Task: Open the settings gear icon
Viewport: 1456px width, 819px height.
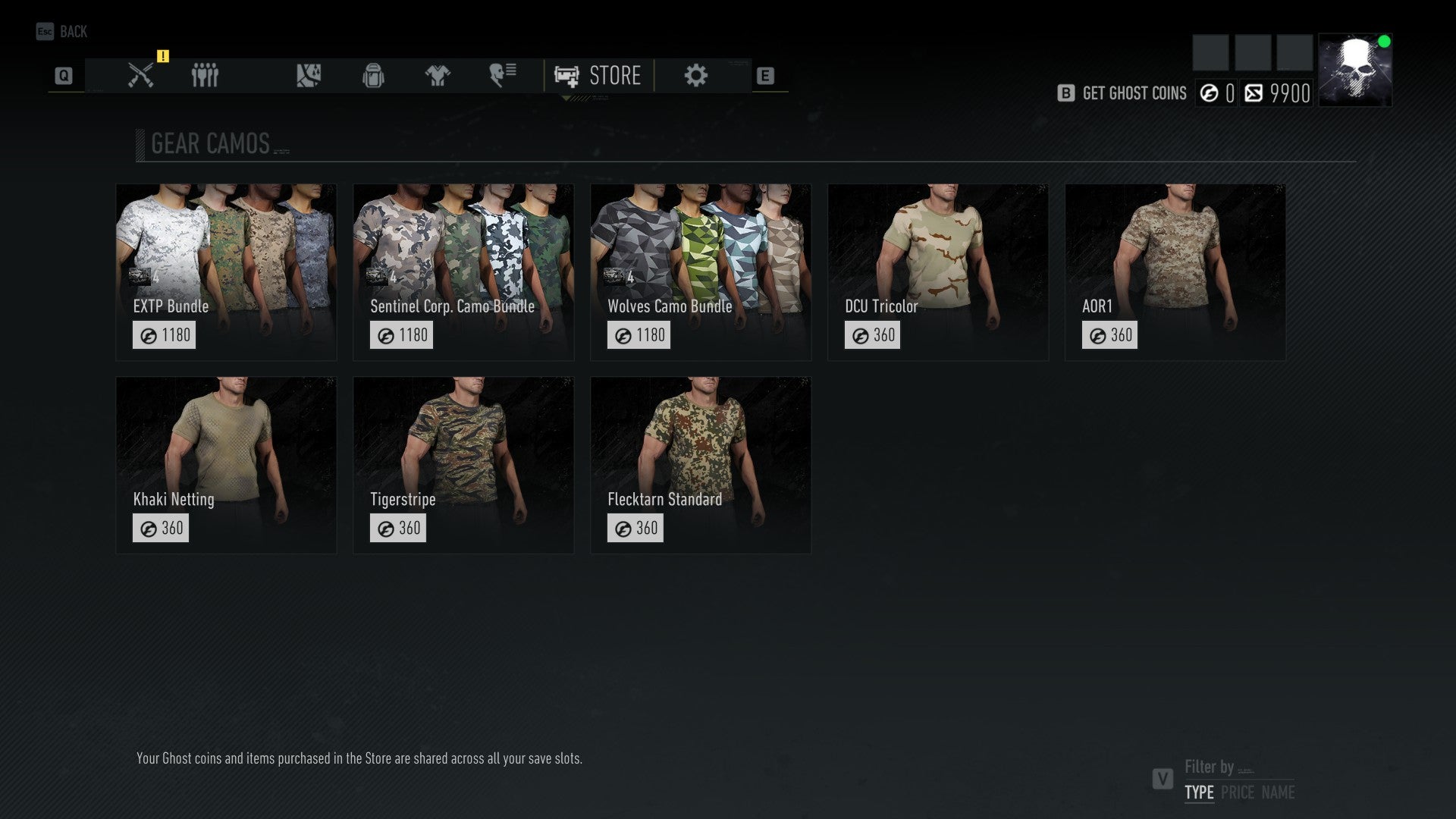Action: coord(695,75)
